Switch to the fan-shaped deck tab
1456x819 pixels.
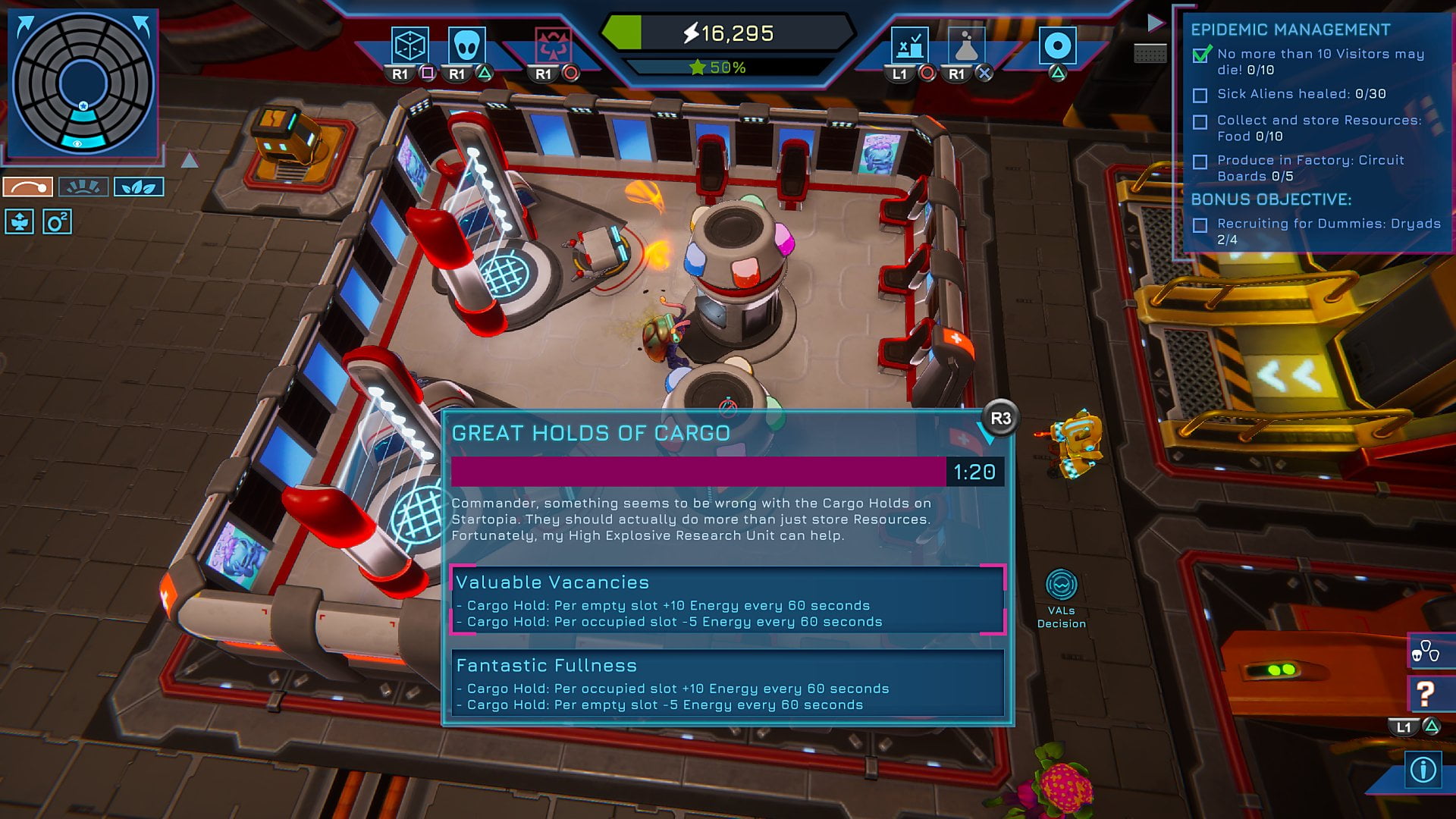pos(83,187)
